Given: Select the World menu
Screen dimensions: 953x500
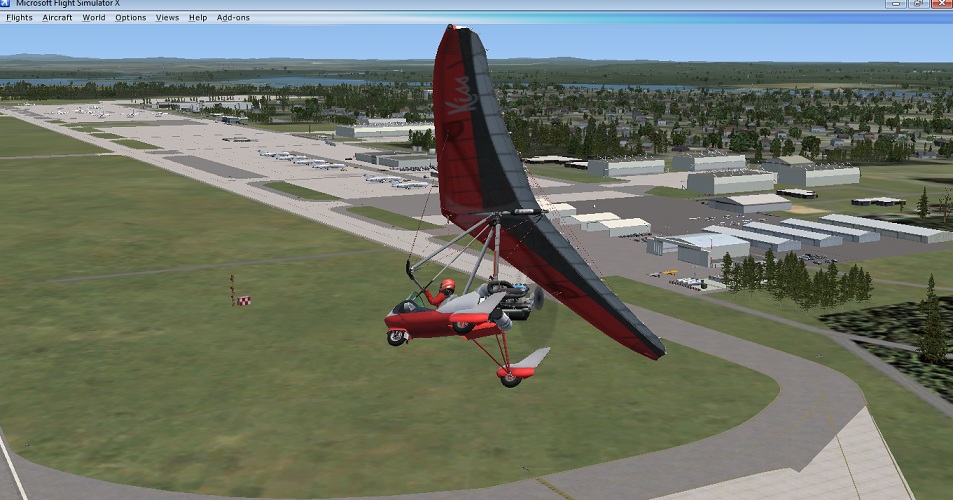Looking at the screenshot, I should (94, 18).
